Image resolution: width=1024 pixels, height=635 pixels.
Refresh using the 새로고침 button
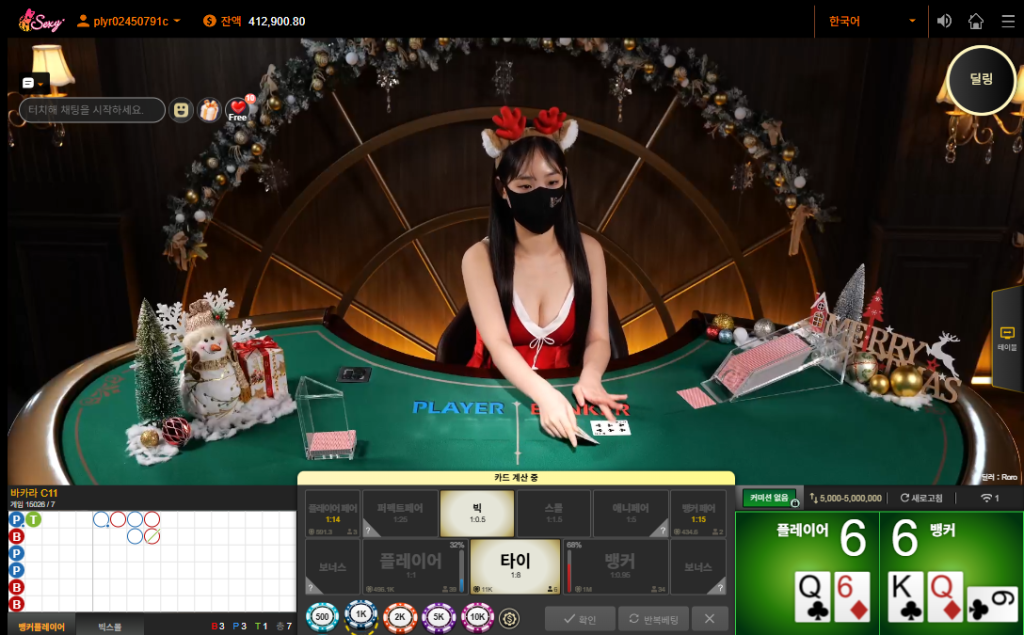click(x=924, y=497)
